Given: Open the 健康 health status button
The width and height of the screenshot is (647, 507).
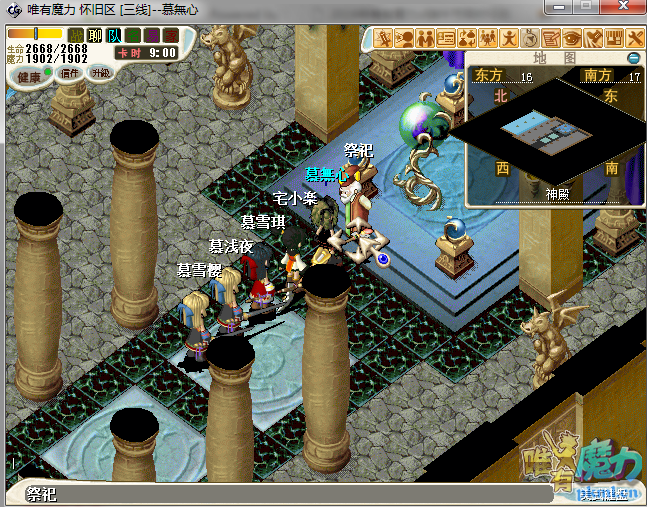Looking at the screenshot, I should (29, 77).
